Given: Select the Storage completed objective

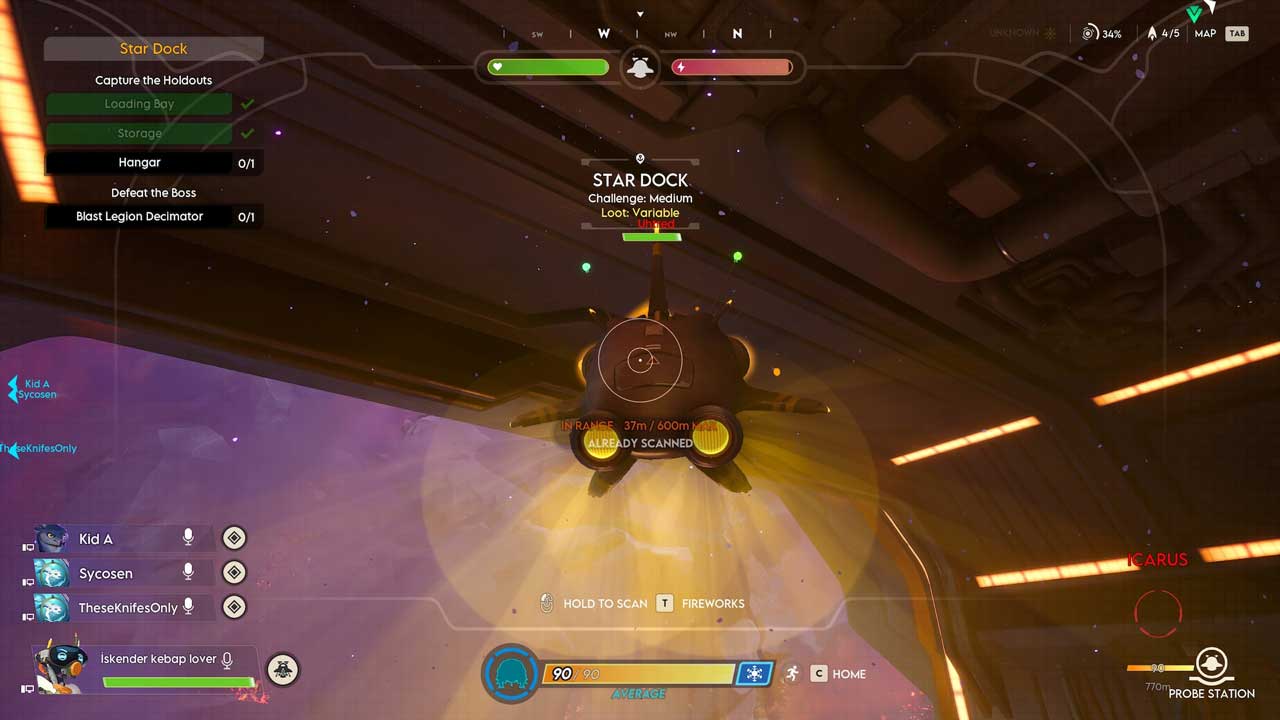Looking at the screenshot, I should tap(139, 133).
